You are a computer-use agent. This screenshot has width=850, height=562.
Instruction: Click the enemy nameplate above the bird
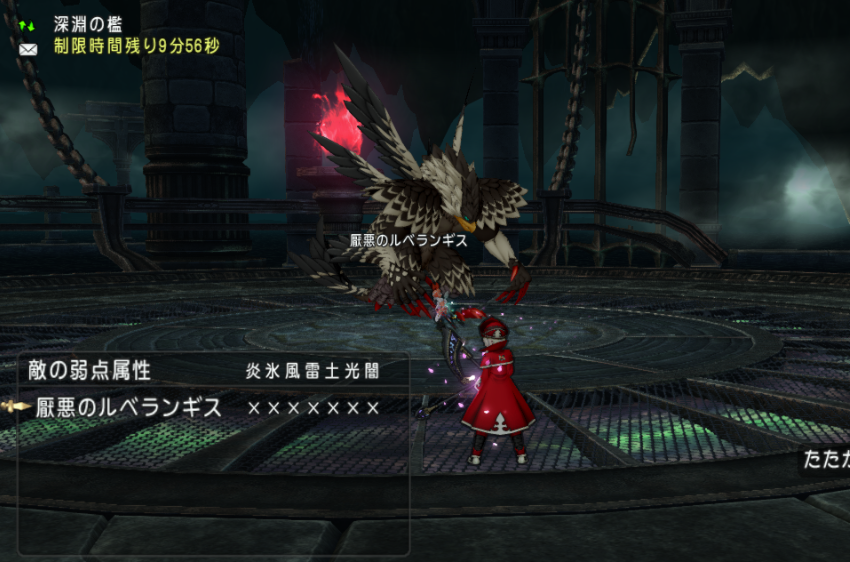[409, 240]
